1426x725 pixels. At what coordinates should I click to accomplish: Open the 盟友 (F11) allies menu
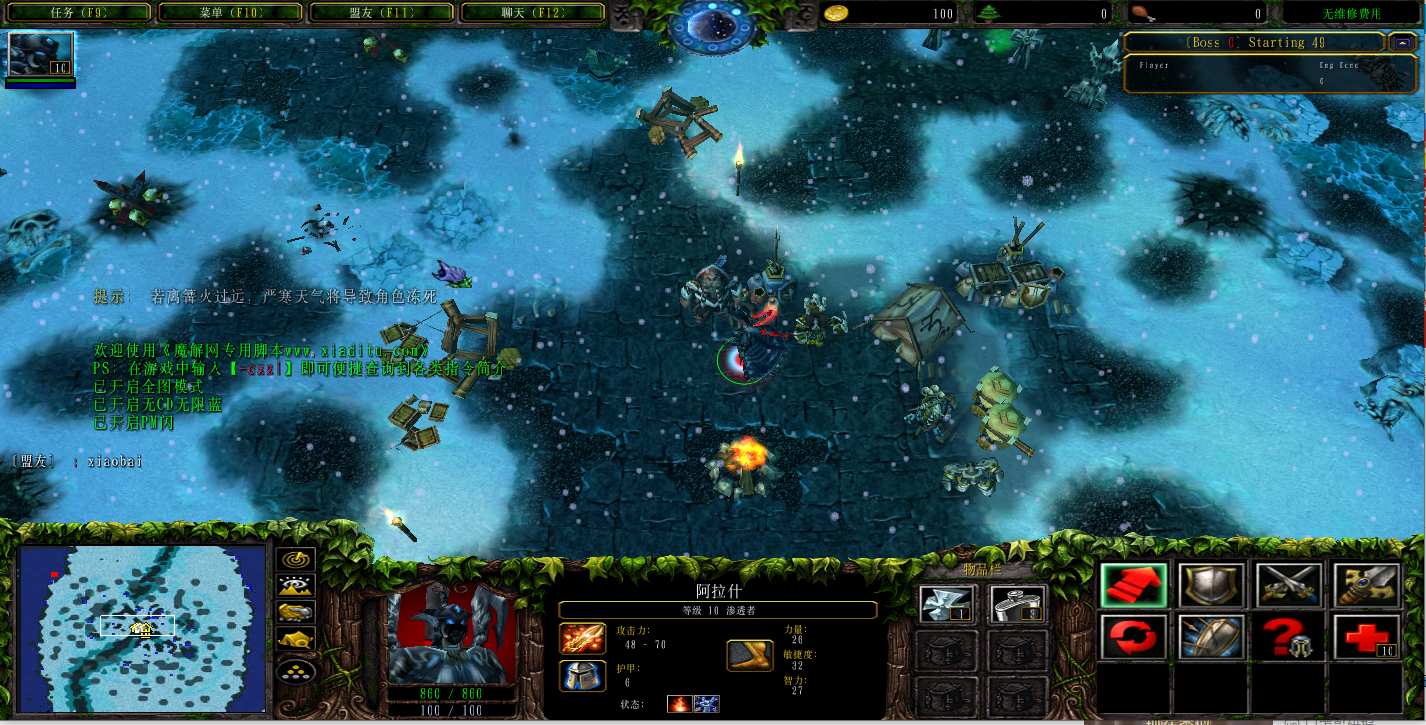click(x=382, y=13)
